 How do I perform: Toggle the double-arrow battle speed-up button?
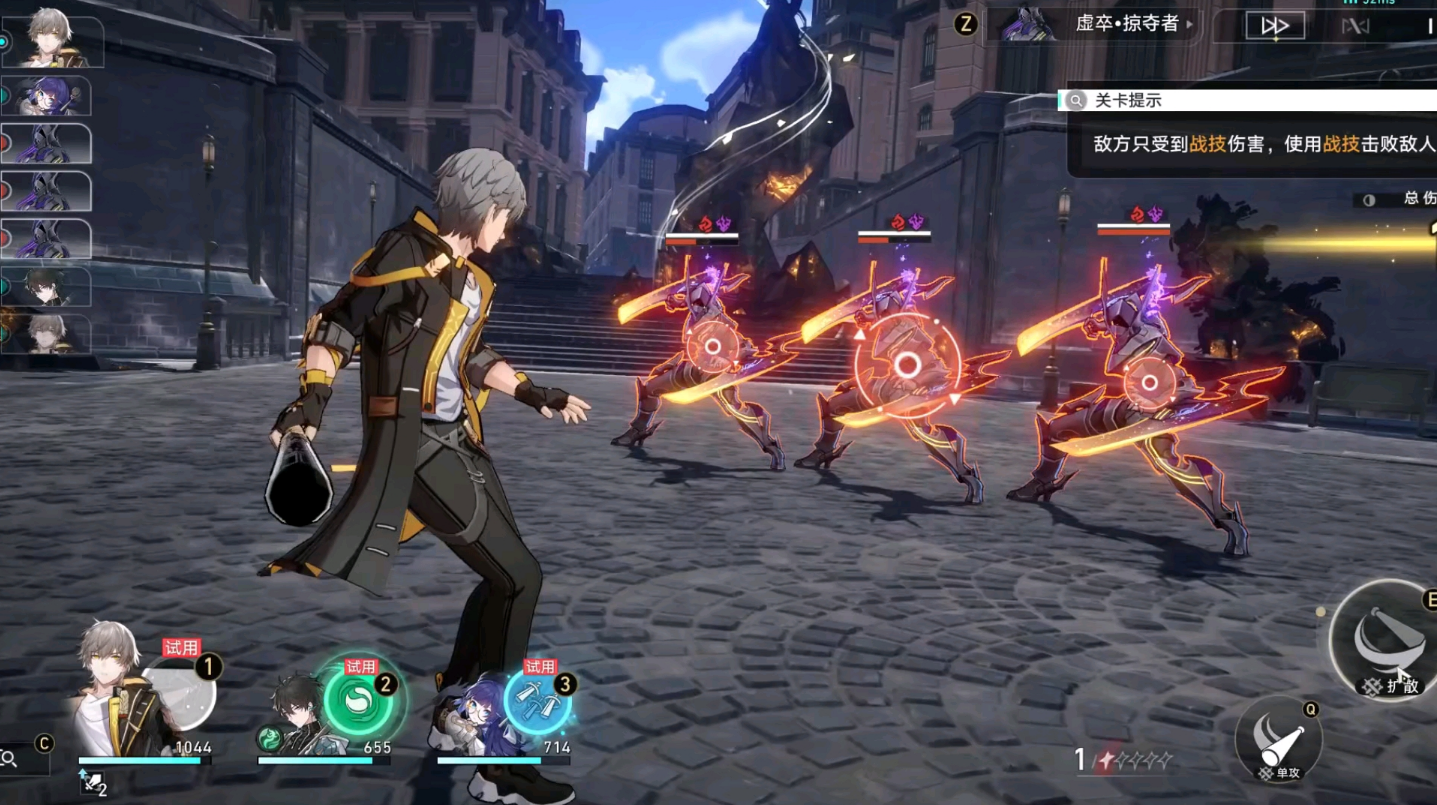tap(1274, 26)
